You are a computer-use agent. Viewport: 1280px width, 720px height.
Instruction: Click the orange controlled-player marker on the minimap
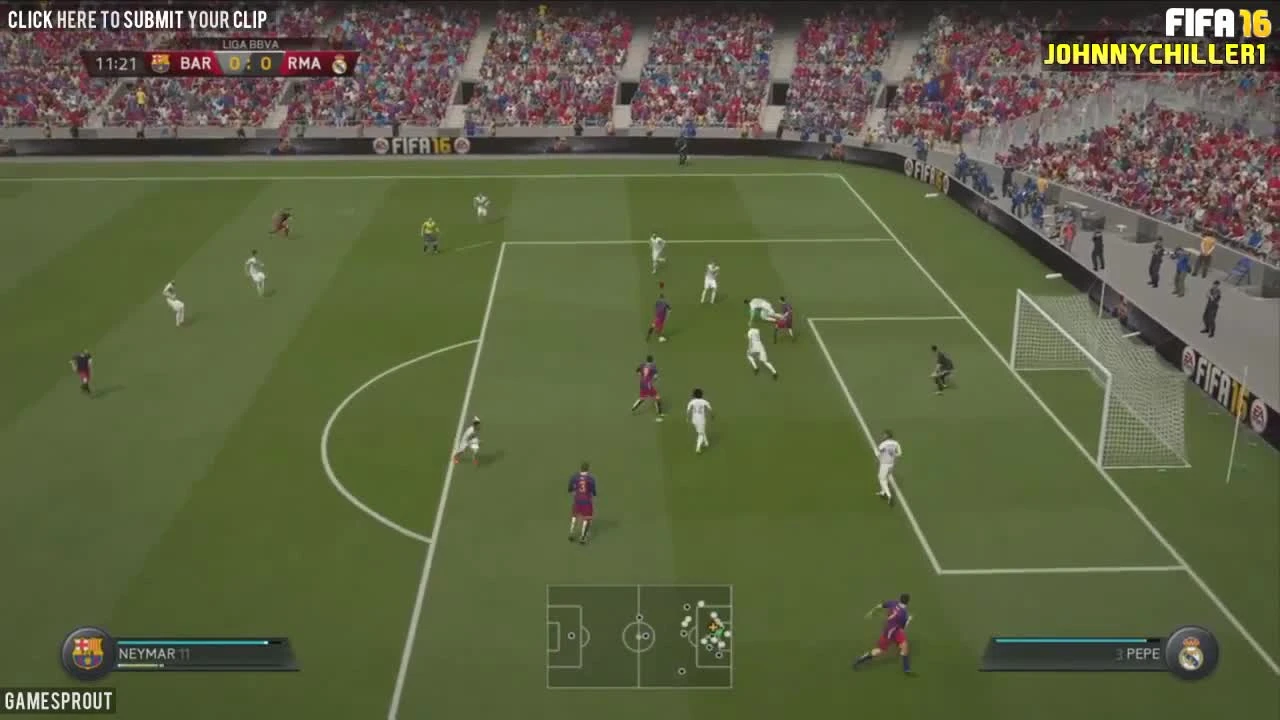pyautogui.click(x=713, y=627)
